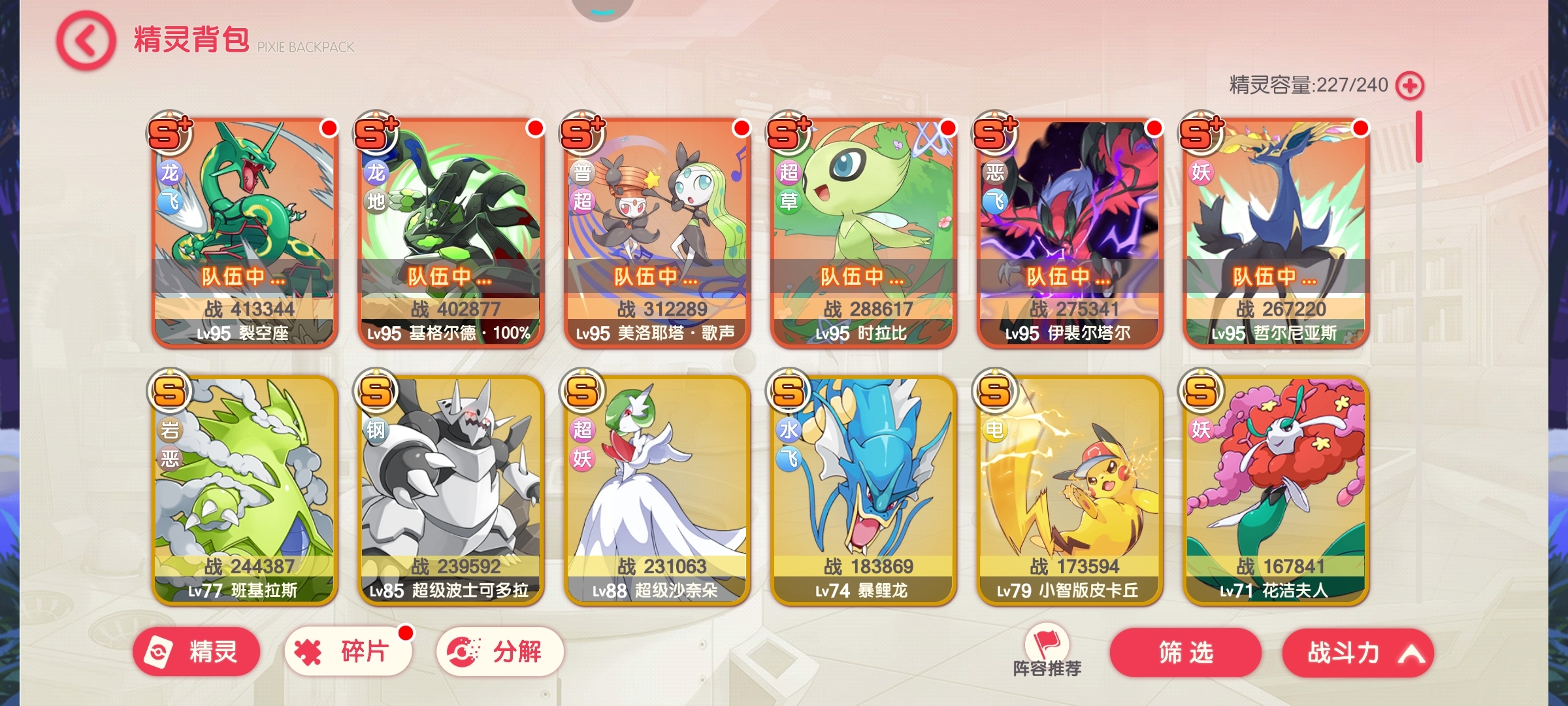Select the 基格尔德·100% card
Viewport: 1568px width, 706px height.
coord(451,232)
